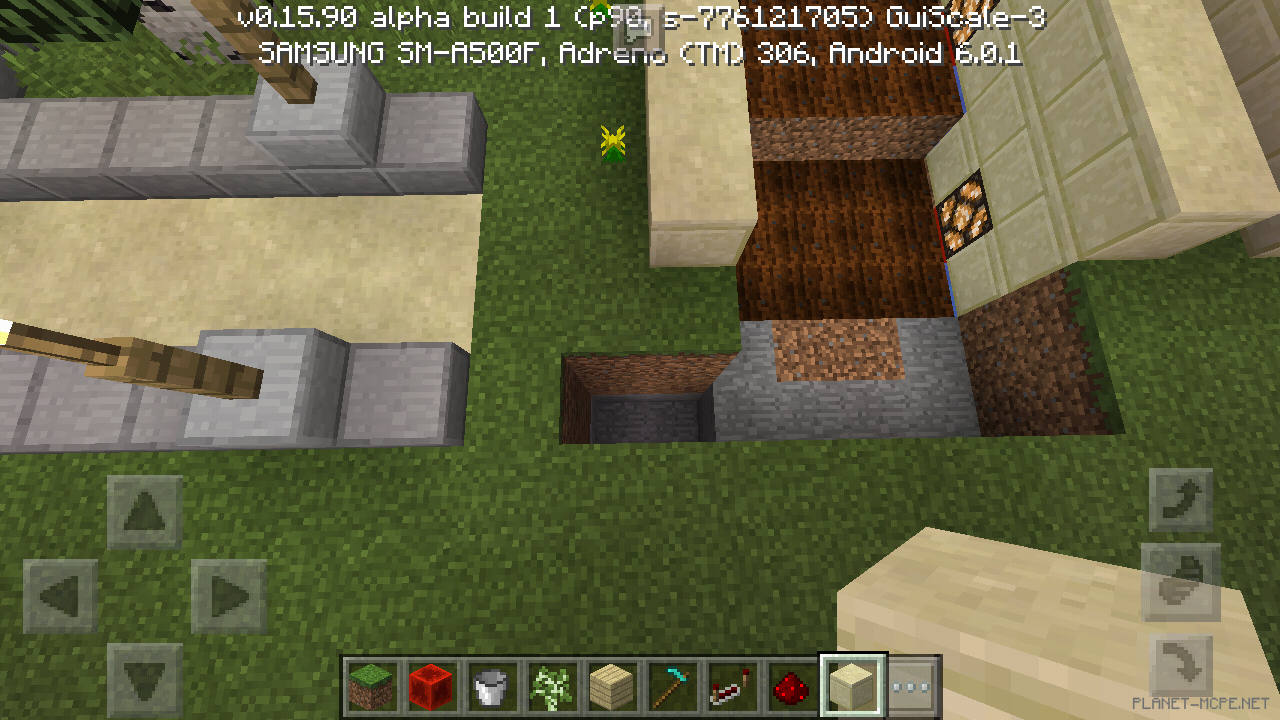Select the redstone block in the hotbar

pos(431,685)
